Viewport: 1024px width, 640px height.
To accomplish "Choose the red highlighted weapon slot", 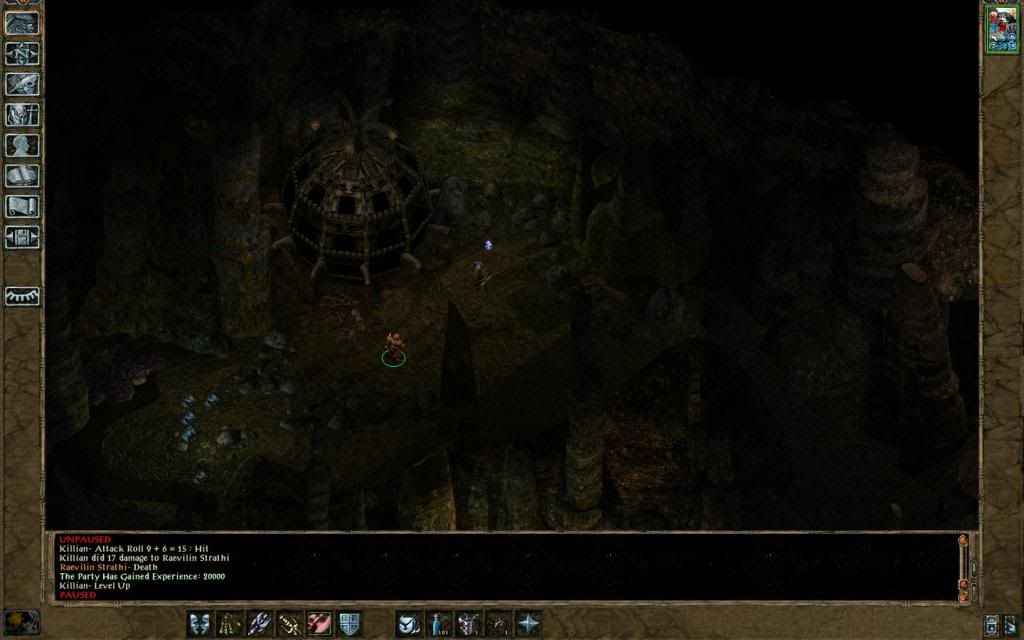I will click(x=319, y=624).
